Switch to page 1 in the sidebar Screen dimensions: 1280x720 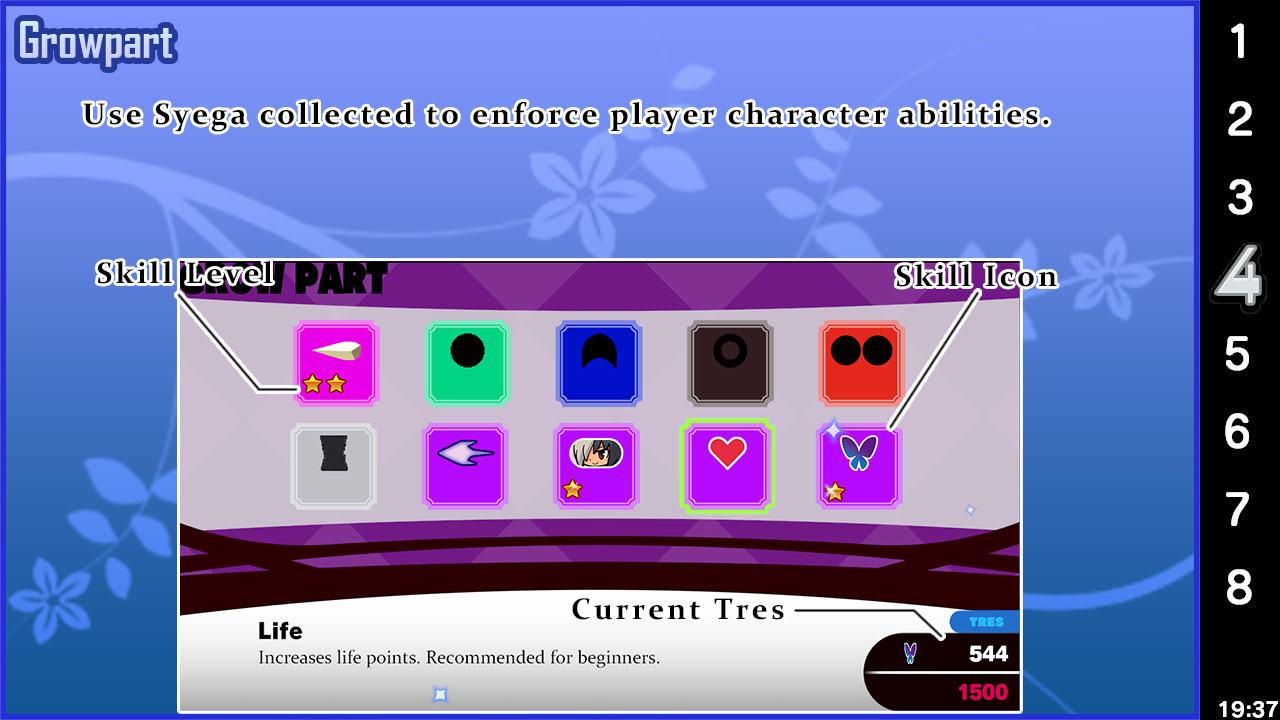coord(1239,42)
